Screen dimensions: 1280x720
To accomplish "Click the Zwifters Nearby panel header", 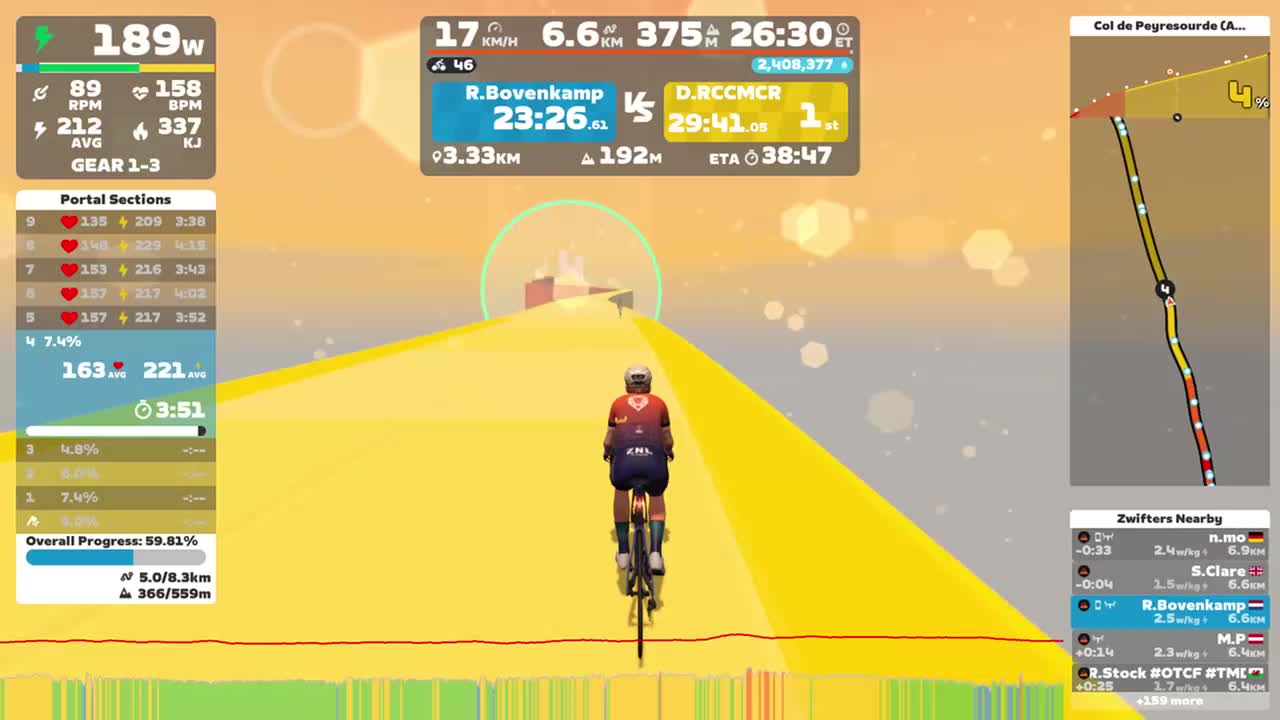I will [1170, 518].
